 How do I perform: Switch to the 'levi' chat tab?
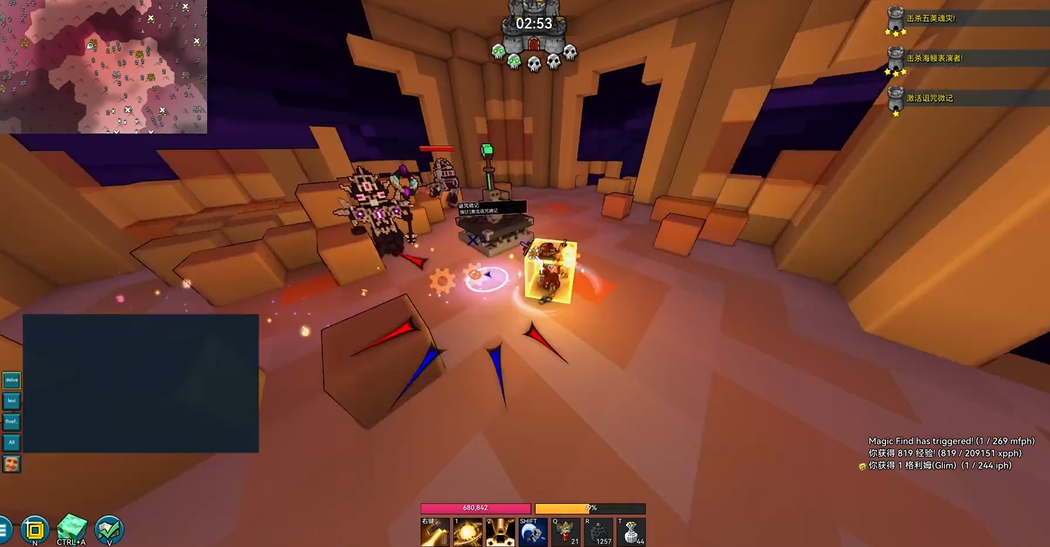coord(12,401)
